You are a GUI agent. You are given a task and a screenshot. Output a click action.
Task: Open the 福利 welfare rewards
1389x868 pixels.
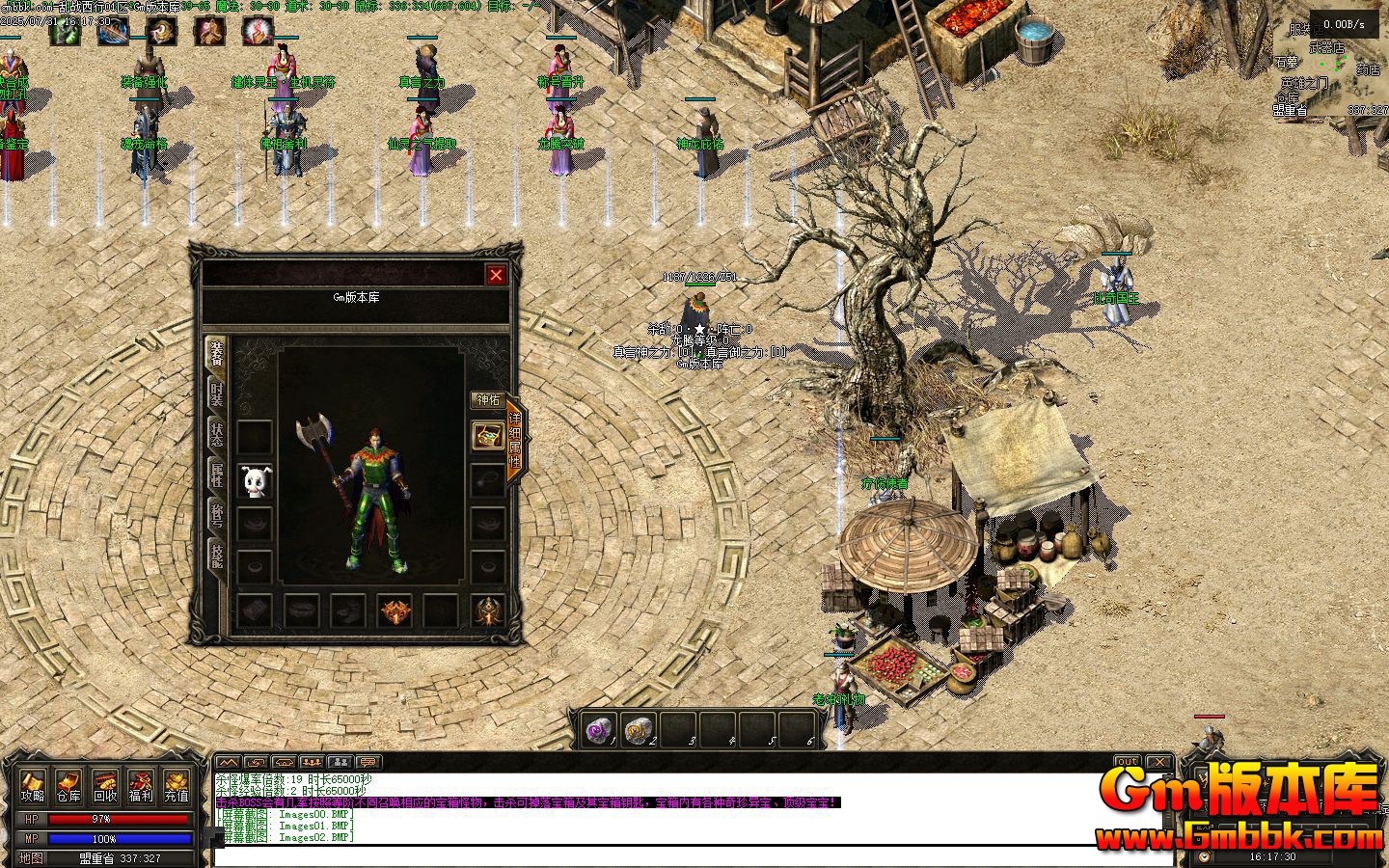[x=141, y=786]
